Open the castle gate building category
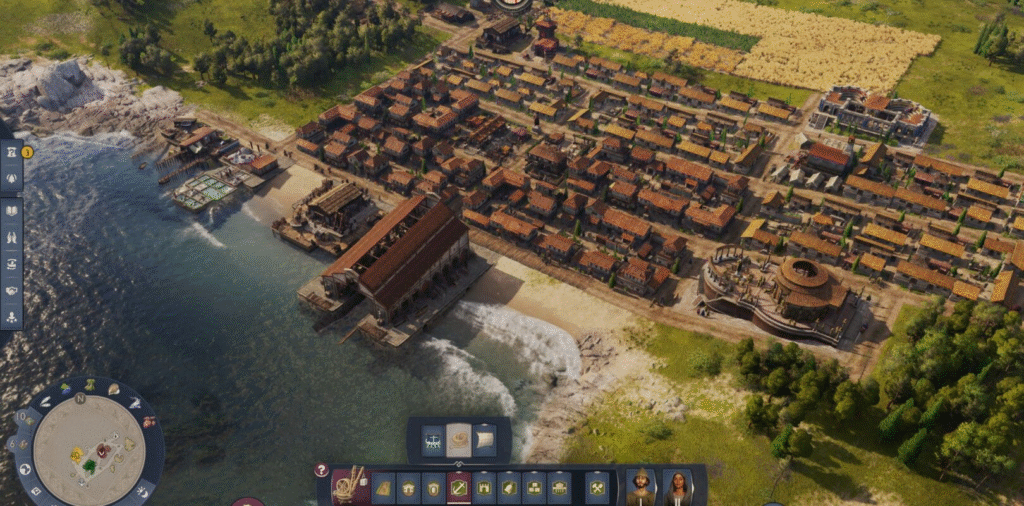This screenshot has width=1024, height=506. (x=484, y=489)
